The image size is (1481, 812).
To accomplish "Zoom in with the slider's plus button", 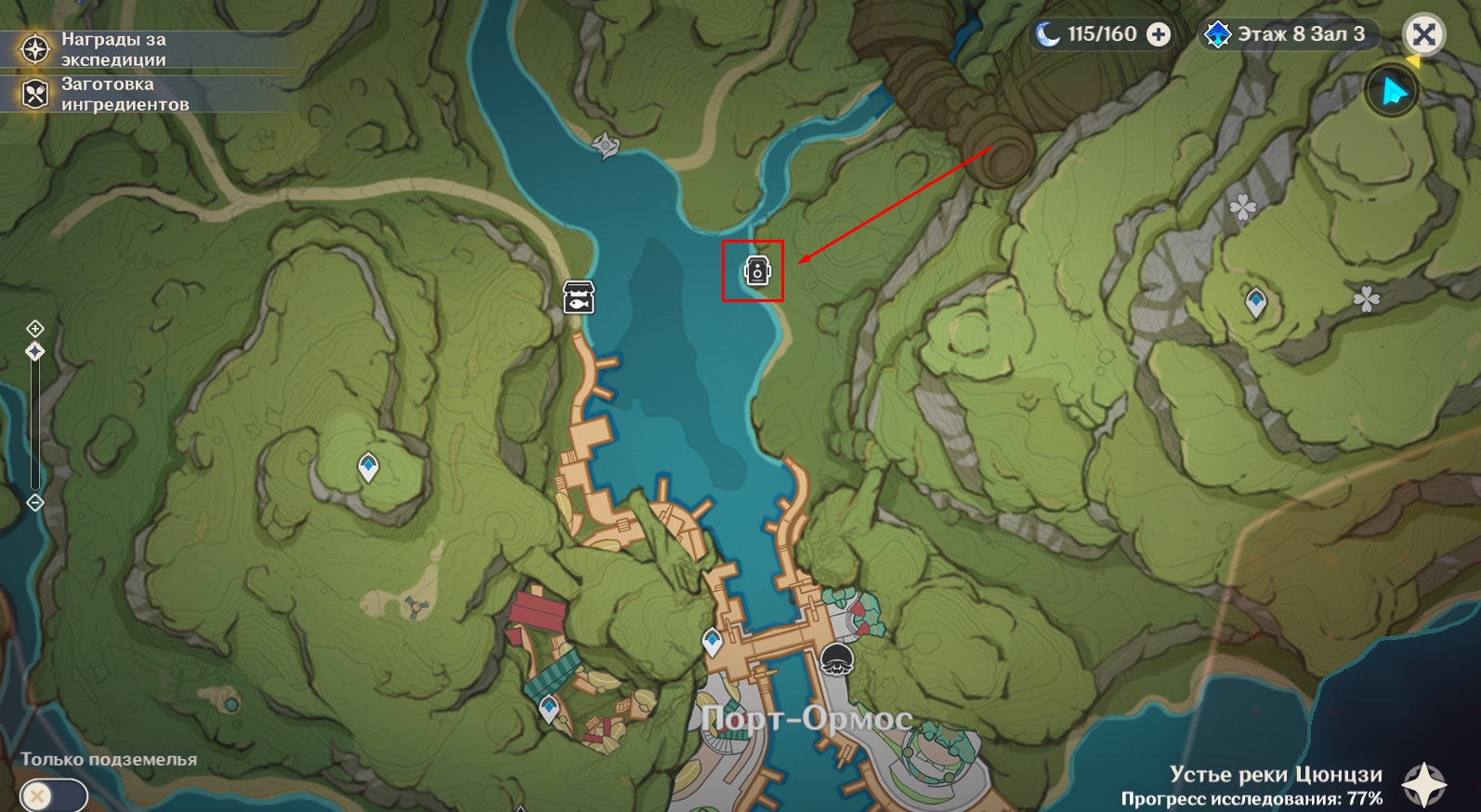I will (35, 328).
